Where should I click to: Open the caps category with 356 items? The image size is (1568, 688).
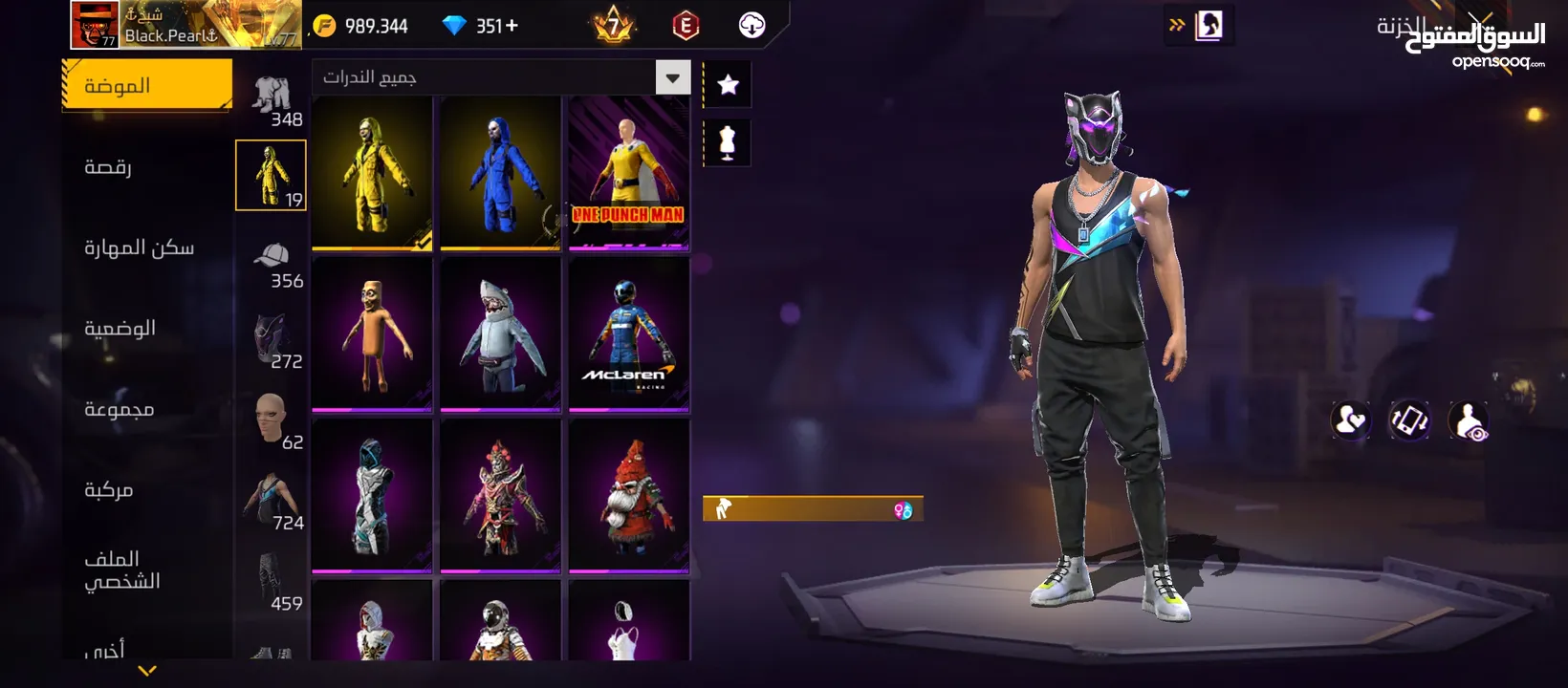(272, 266)
